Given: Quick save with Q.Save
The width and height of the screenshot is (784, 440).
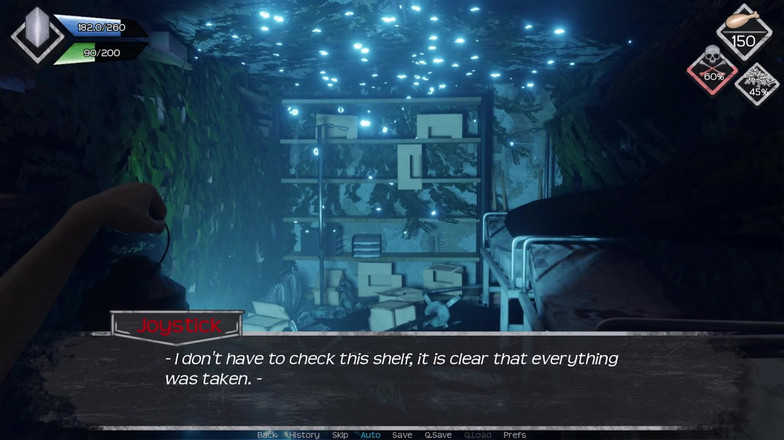Looking at the screenshot, I should [x=437, y=435].
